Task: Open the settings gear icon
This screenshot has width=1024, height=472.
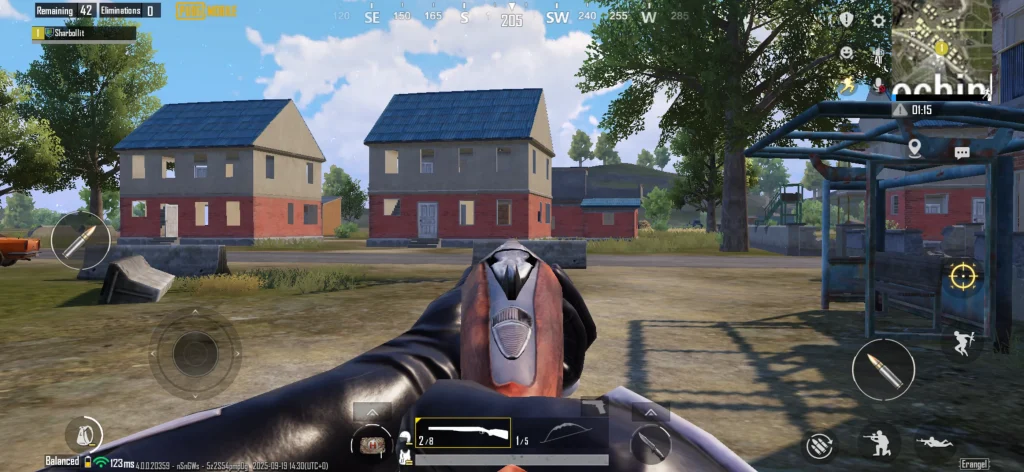Action: pos(878,20)
